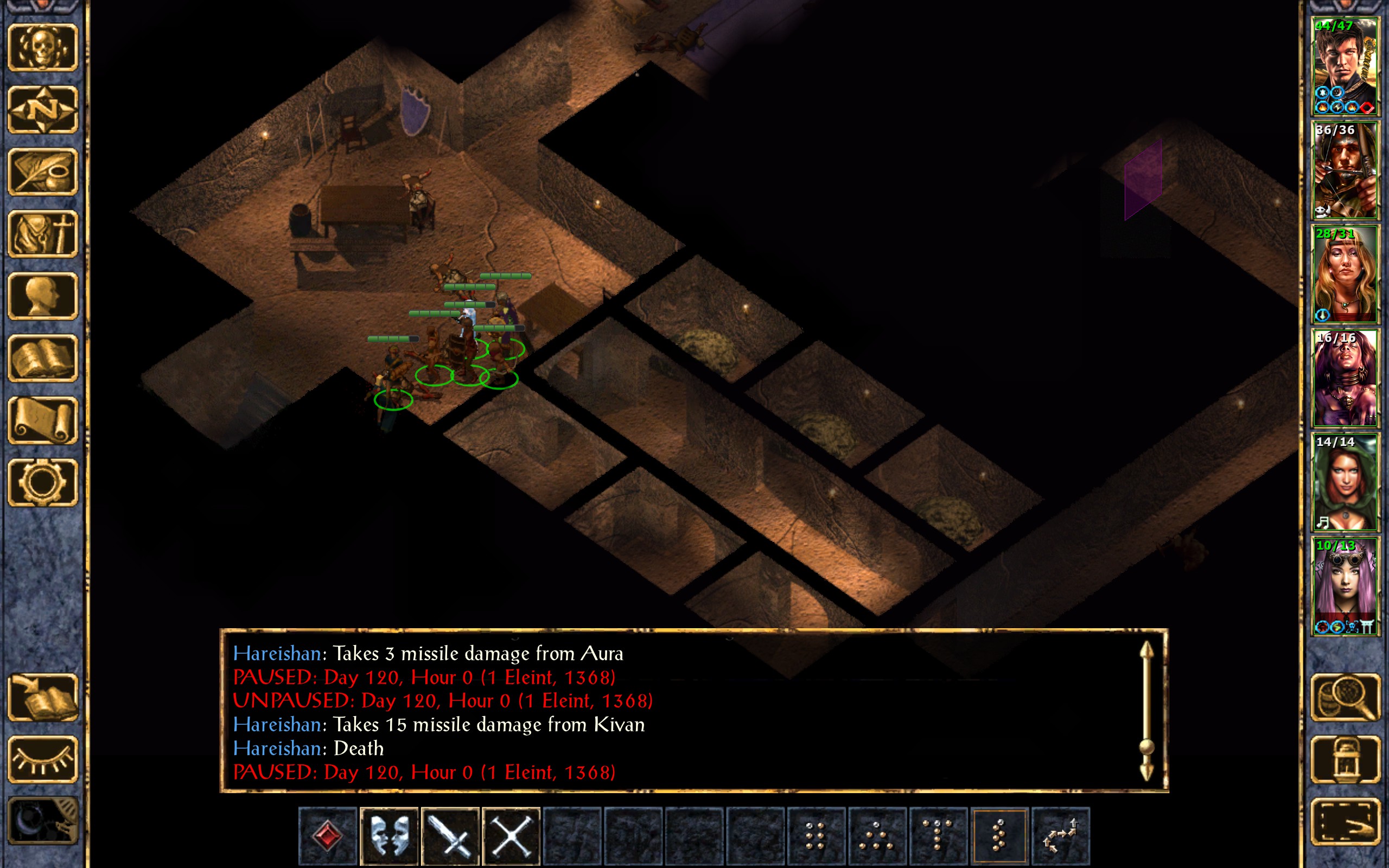1389x868 pixels.
Task: Choose the sword attack action
Action: 450,835
